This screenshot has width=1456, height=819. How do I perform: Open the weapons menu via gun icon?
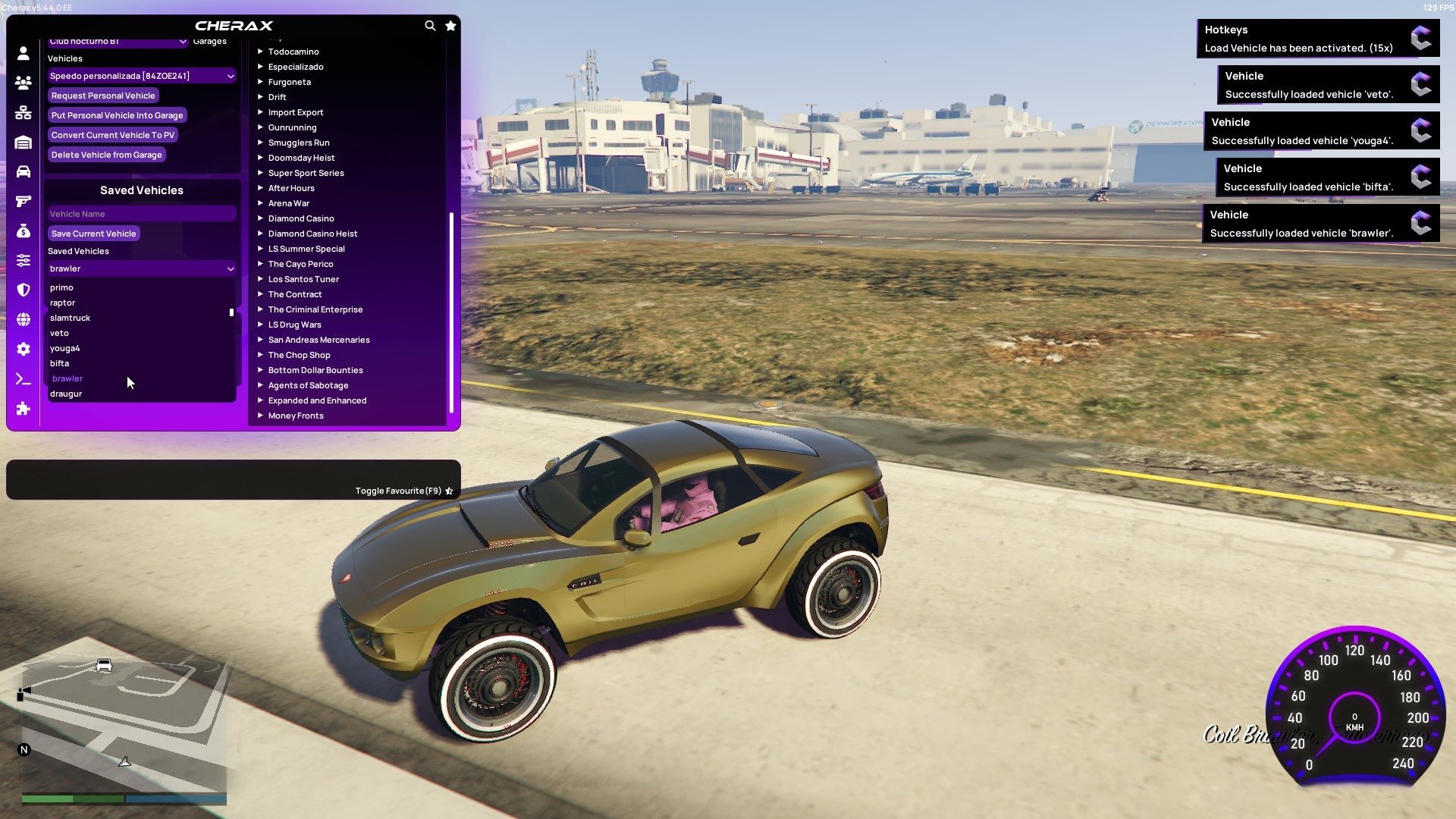pos(23,200)
